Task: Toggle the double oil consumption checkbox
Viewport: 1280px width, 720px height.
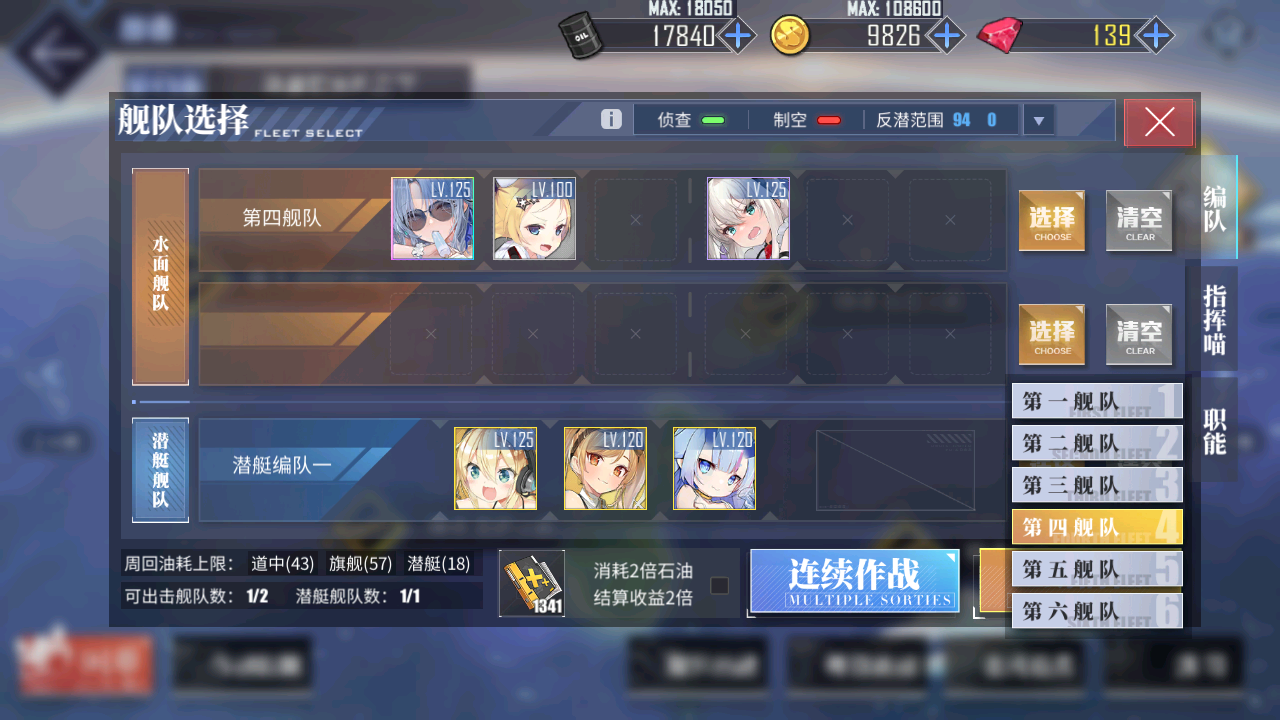Action: 719,585
